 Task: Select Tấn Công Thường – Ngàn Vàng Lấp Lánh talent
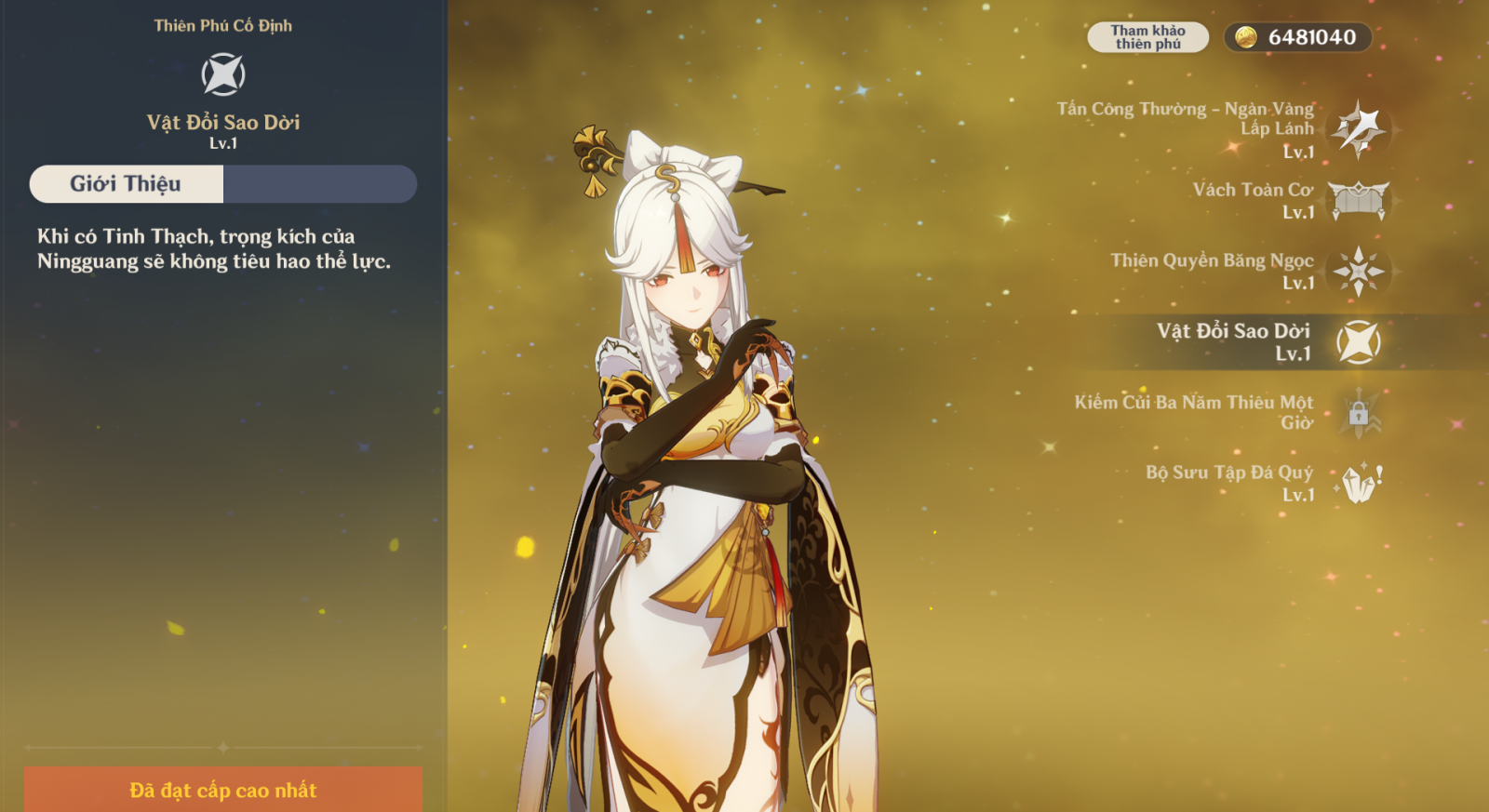coord(1358,129)
